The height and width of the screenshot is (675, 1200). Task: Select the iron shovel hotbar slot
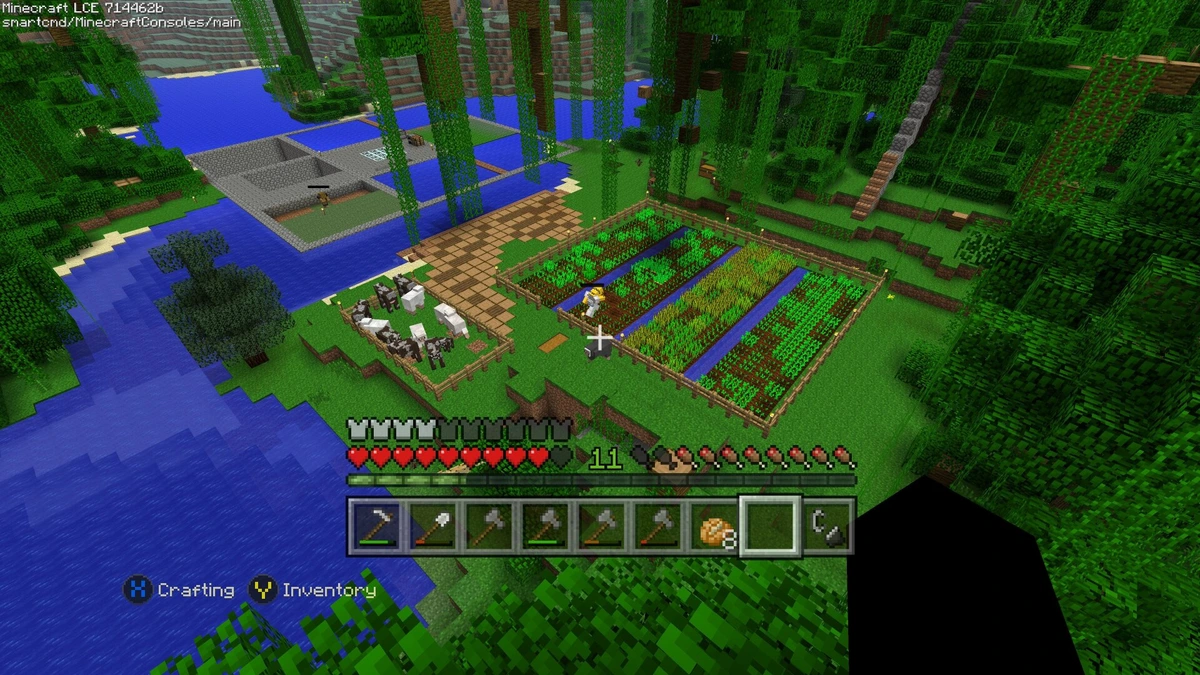pos(432,526)
